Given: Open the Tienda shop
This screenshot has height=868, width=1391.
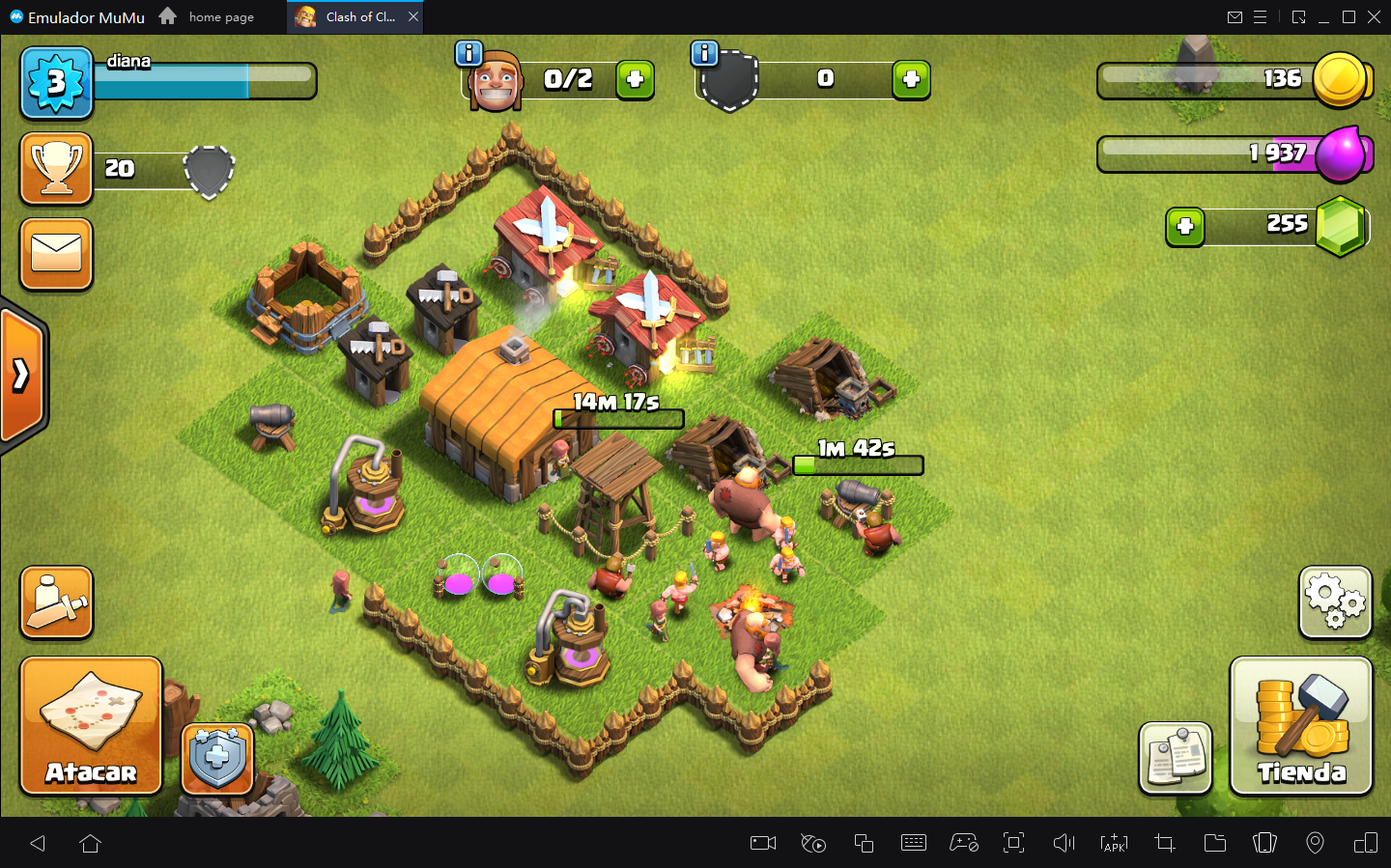Looking at the screenshot, I should 1300,725.
